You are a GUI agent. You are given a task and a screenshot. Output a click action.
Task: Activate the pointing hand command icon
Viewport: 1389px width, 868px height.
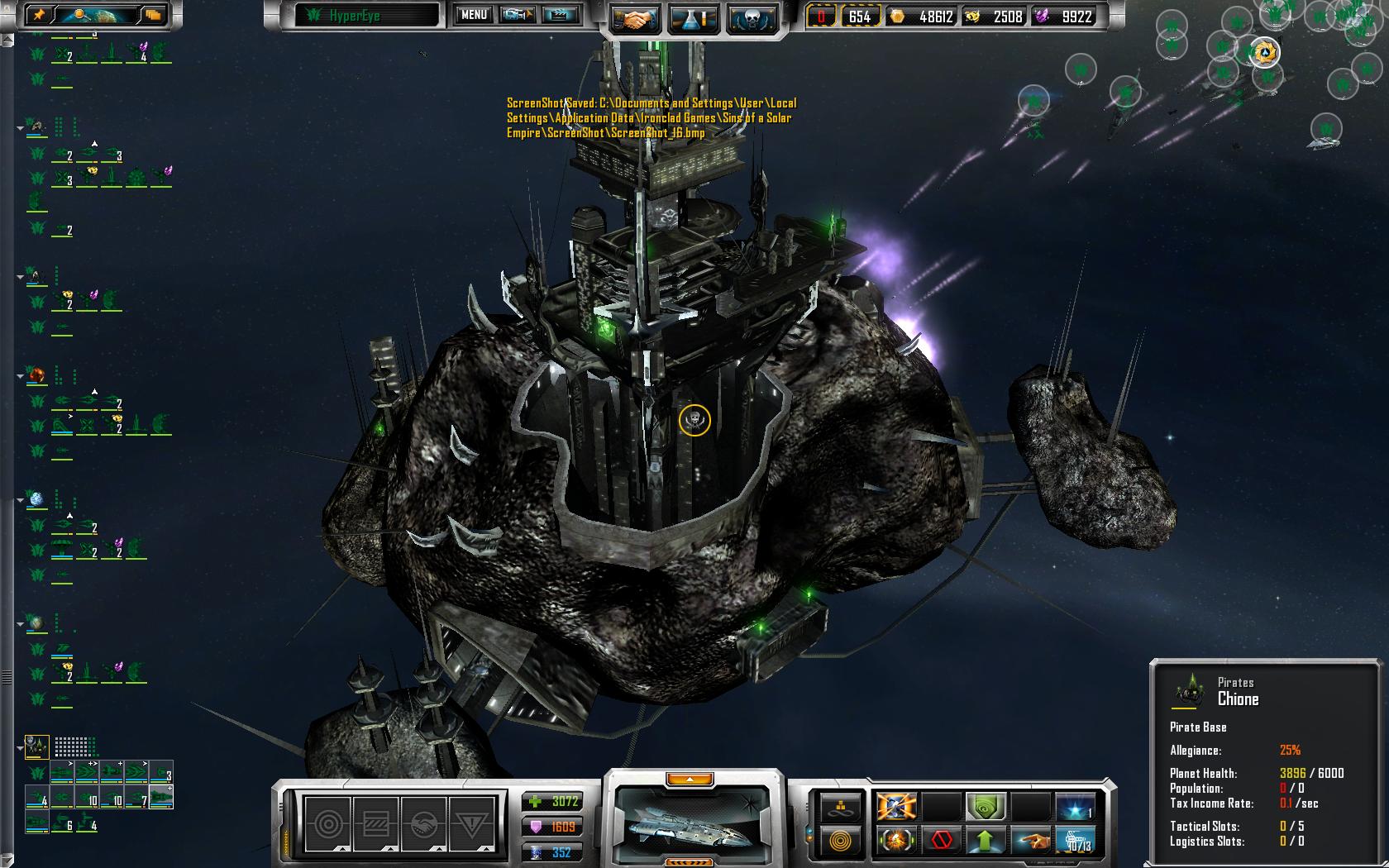1030,841
